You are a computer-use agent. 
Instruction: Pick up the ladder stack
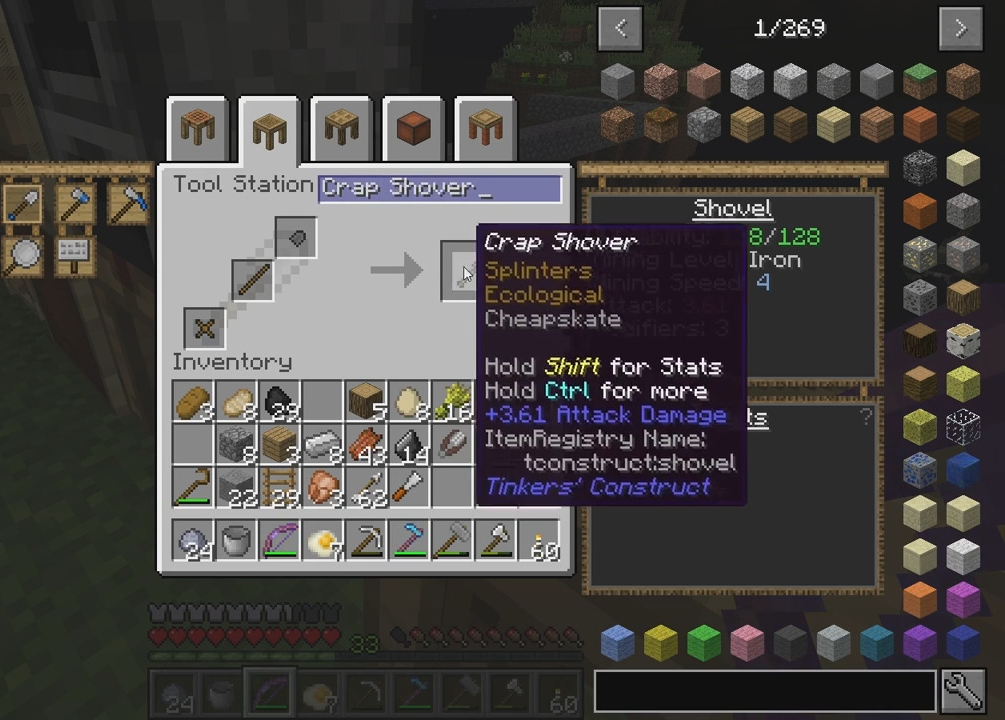click(279, 488)
